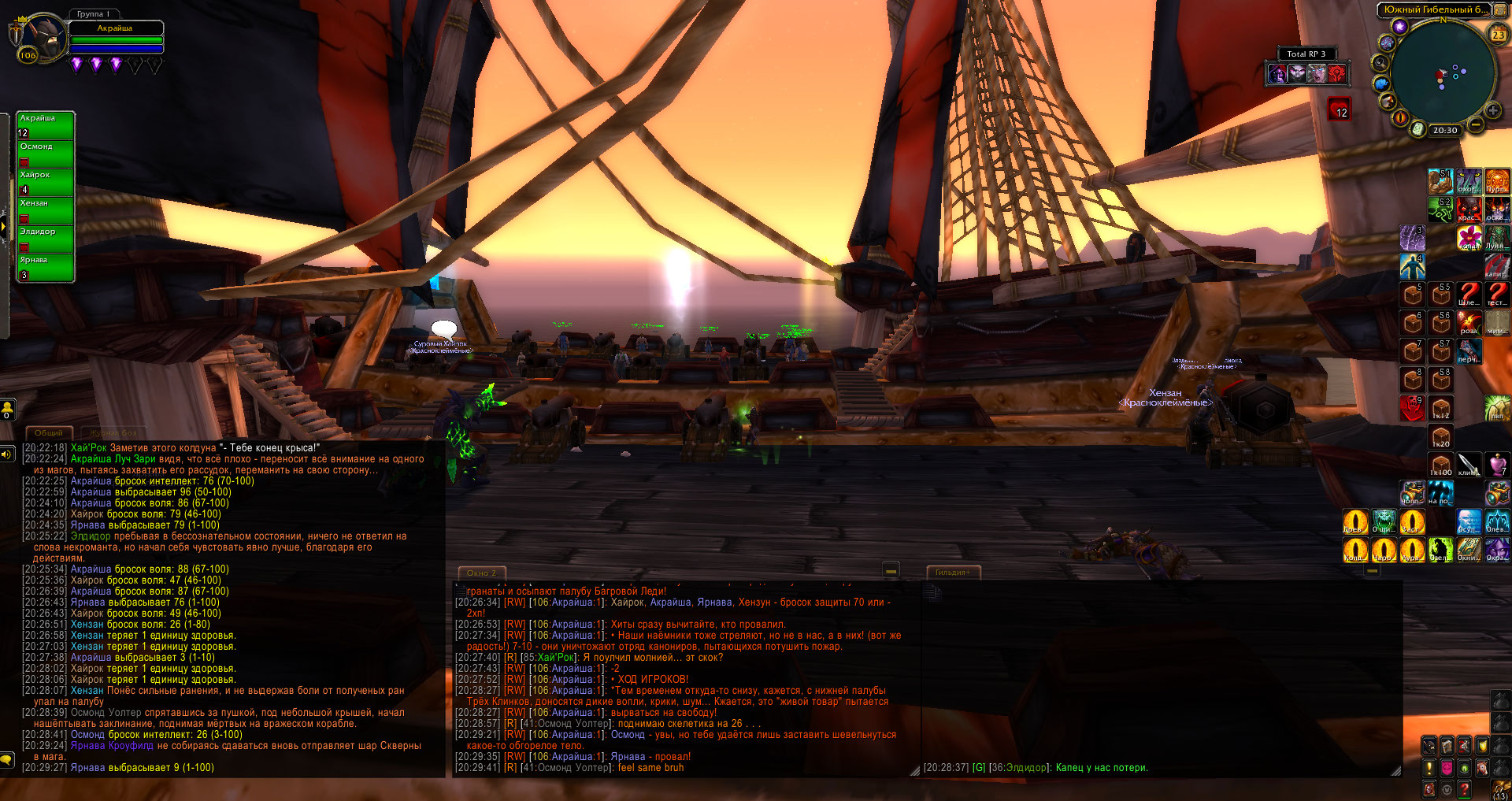Switch to the Общий chat tab
1512x801 pixels.
[x=49, y=432]
